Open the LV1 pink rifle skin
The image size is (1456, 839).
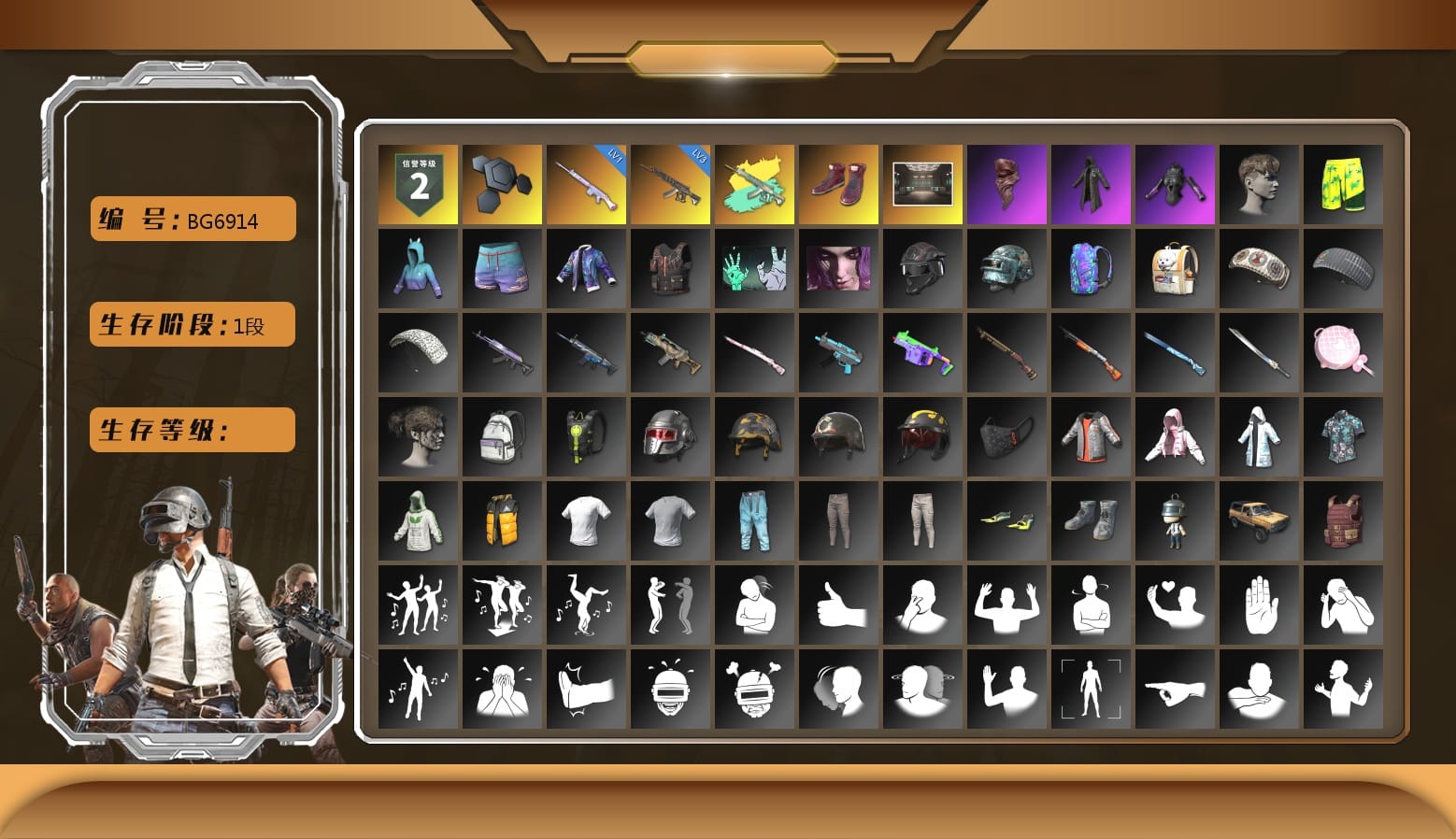(587, 182)
